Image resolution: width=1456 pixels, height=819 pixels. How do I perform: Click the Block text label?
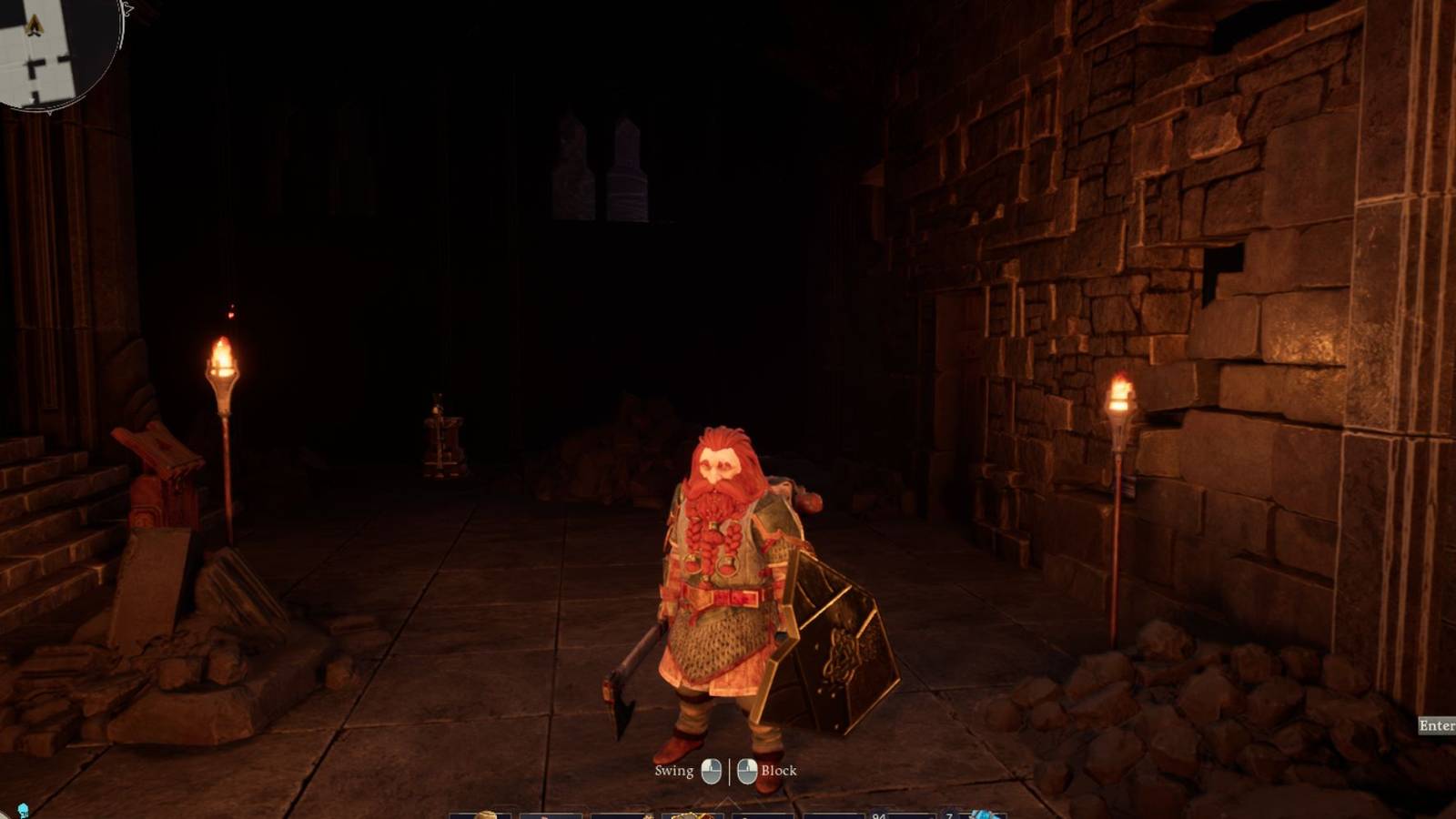(x=781, y=770)
